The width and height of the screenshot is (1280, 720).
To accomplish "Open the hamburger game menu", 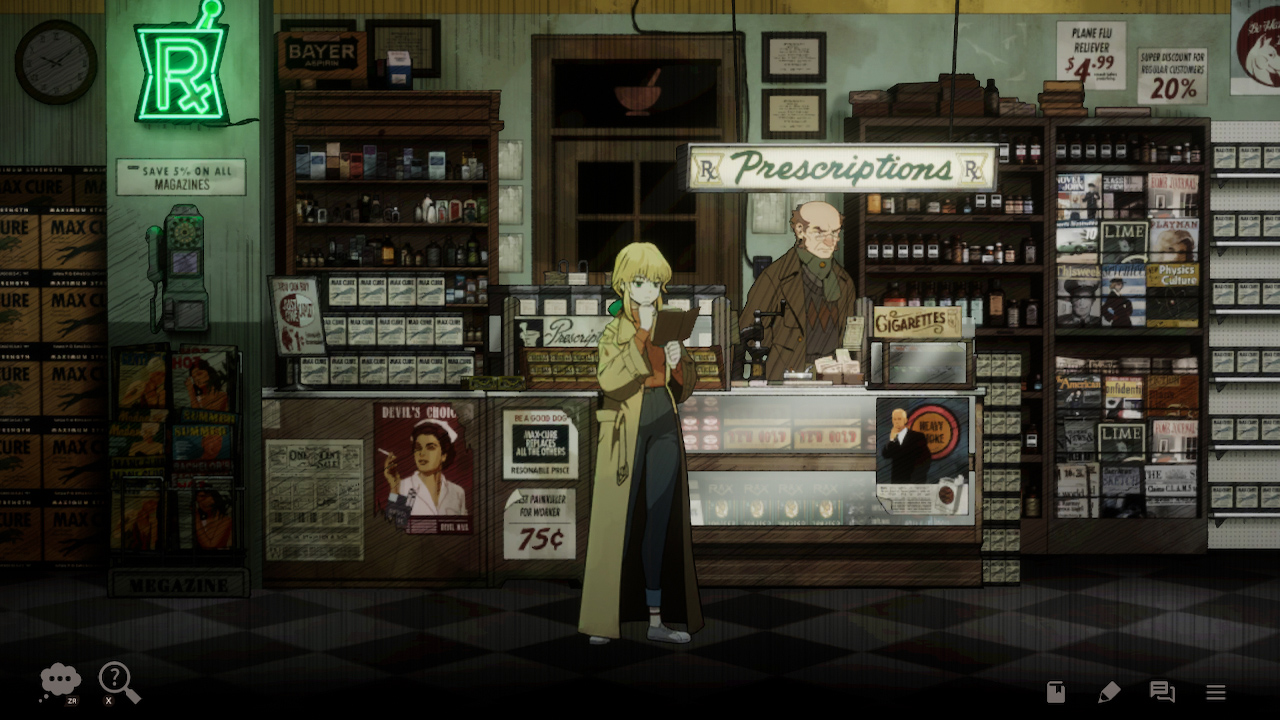I will pyautogui.click(x=1216, y=691).
